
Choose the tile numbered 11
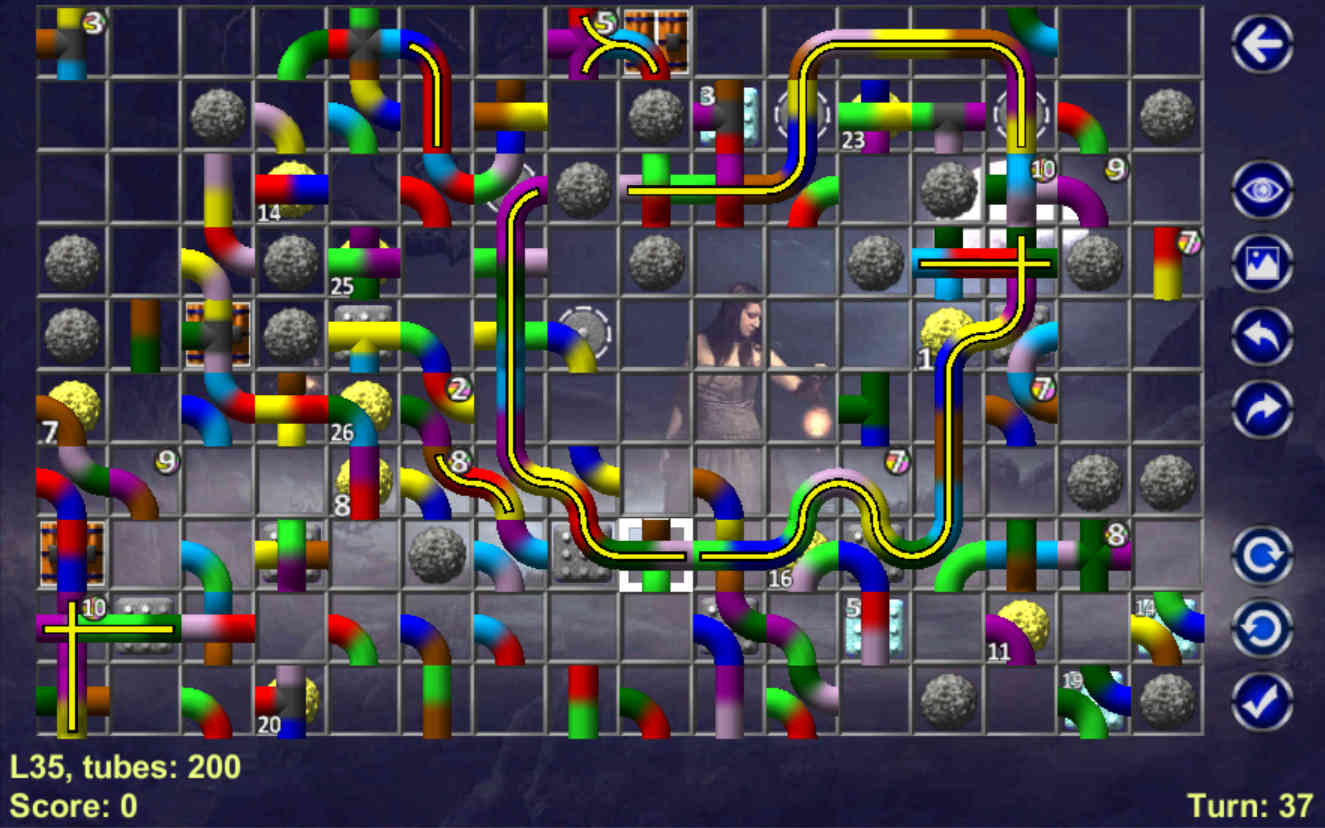coord(1021,628)
